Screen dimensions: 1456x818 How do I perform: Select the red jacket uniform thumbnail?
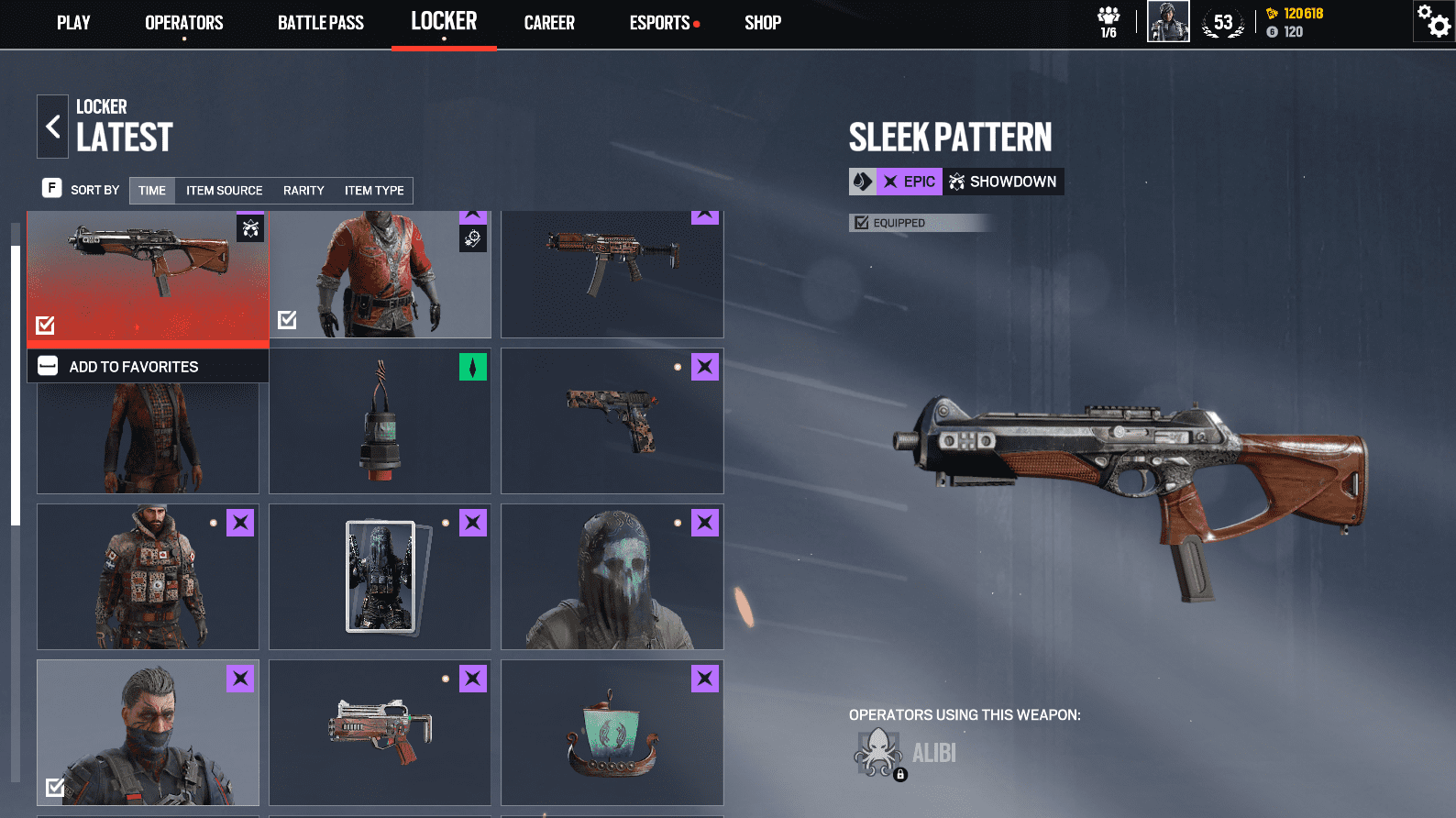click(x=380, y=274)
